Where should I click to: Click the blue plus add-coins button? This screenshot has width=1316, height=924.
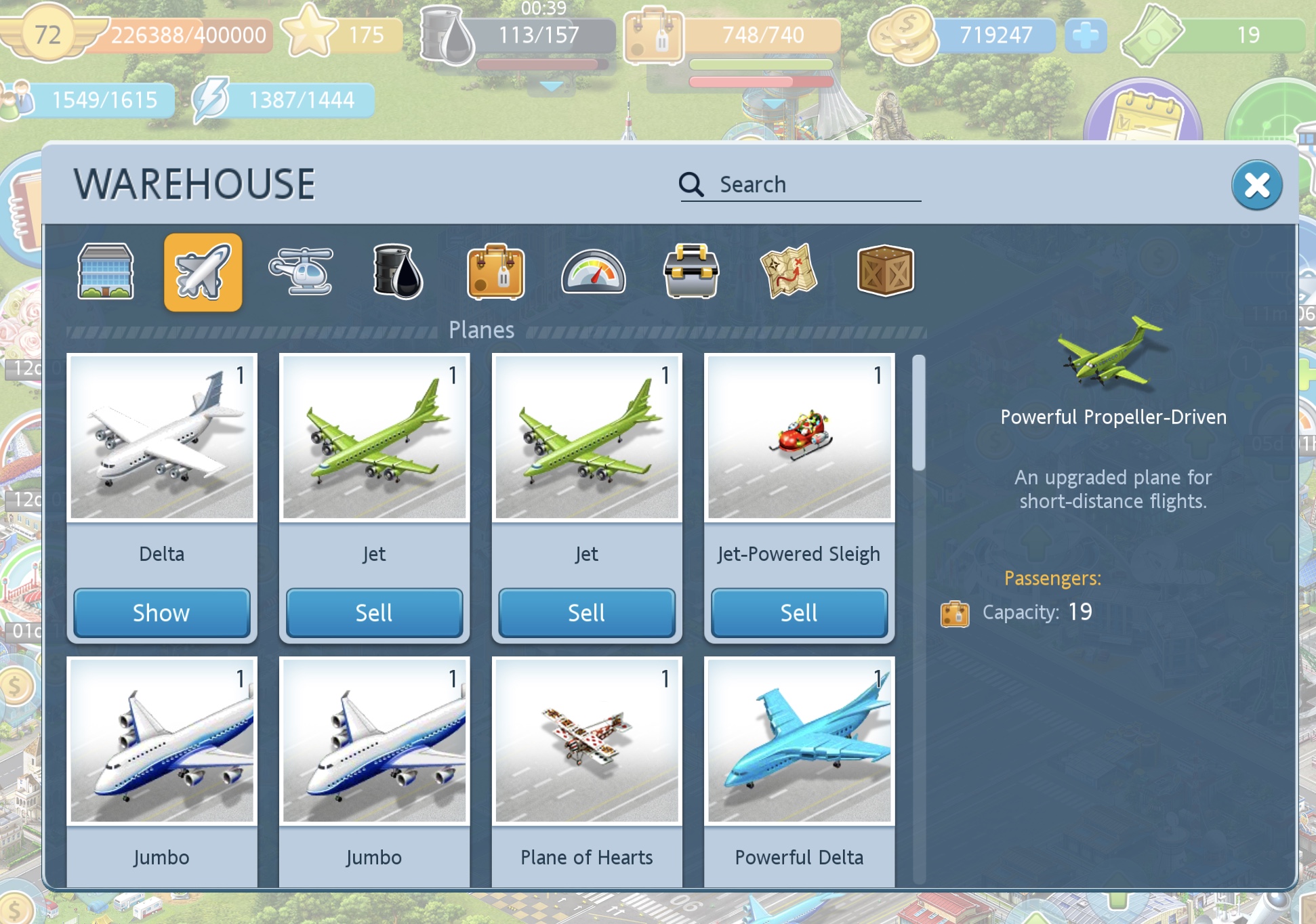(x=1086, y=35)
